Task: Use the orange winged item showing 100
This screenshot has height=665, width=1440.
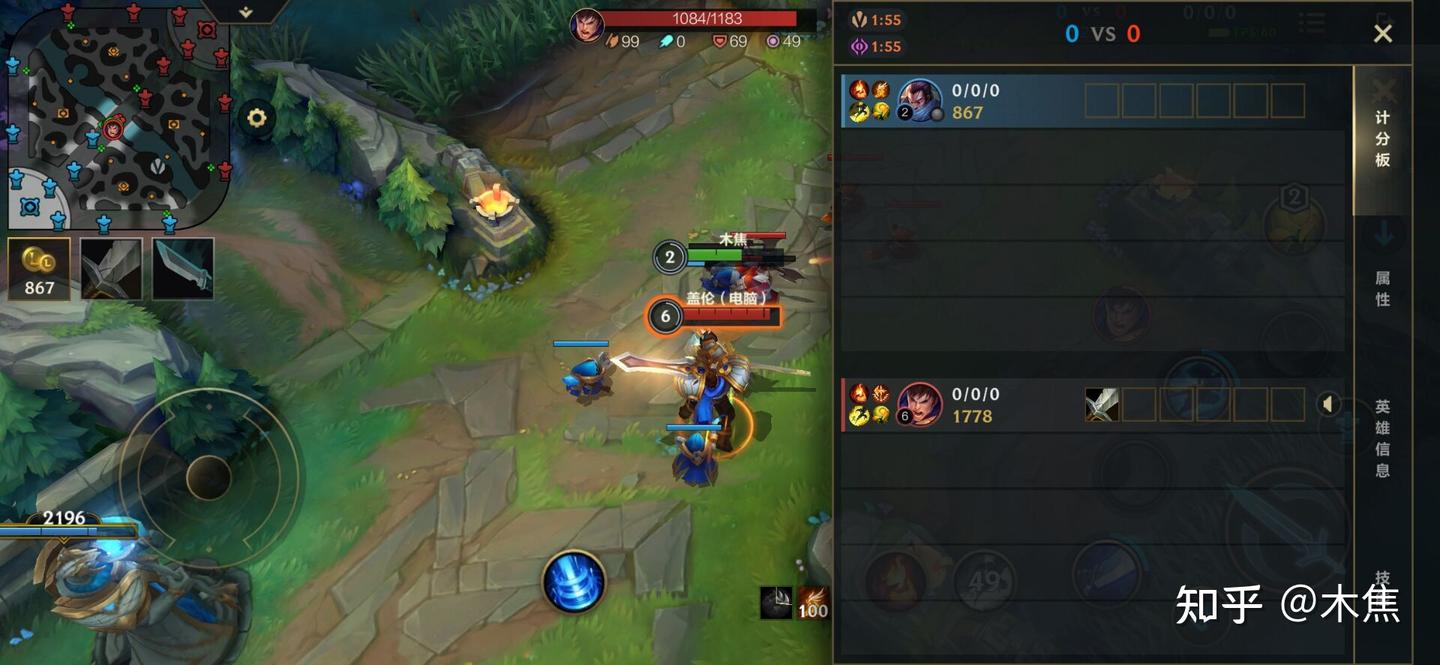Action: pos(812,602)
